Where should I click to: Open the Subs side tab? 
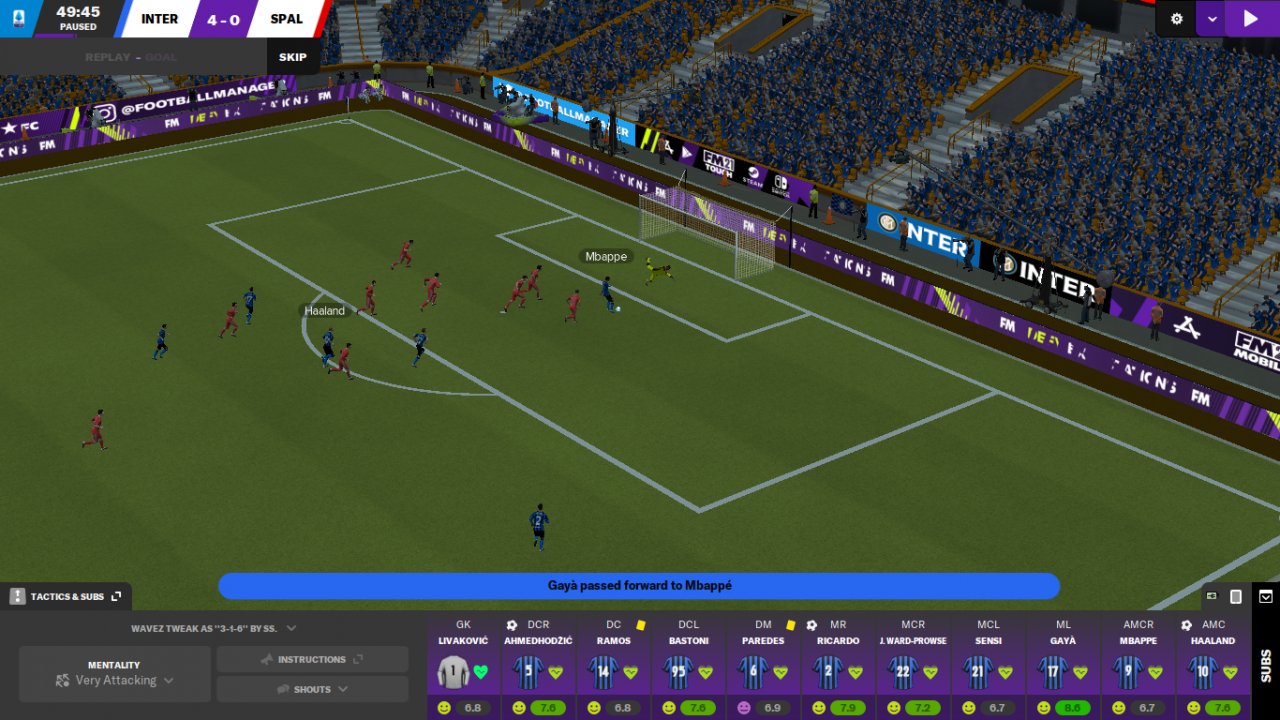pyautogui.click(x=1266, y=665)
